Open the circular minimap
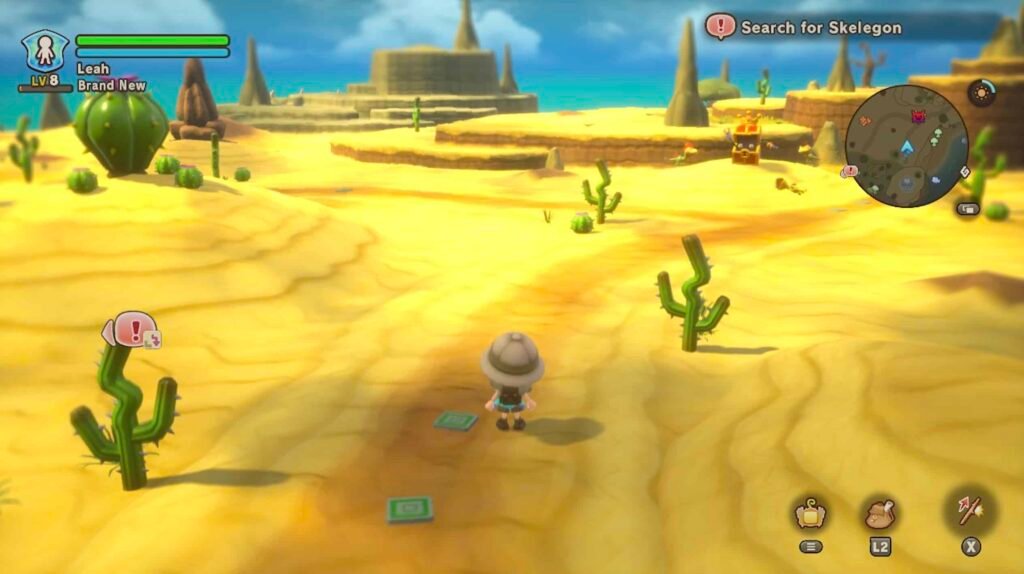The image size is (1024, 574). pyautogui.click(x=906, y=146)
